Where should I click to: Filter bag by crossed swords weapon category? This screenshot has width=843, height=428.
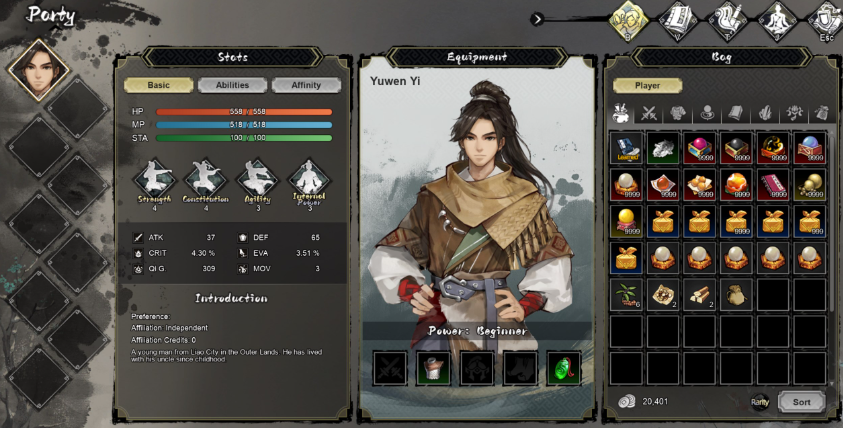tap(649, 113)
